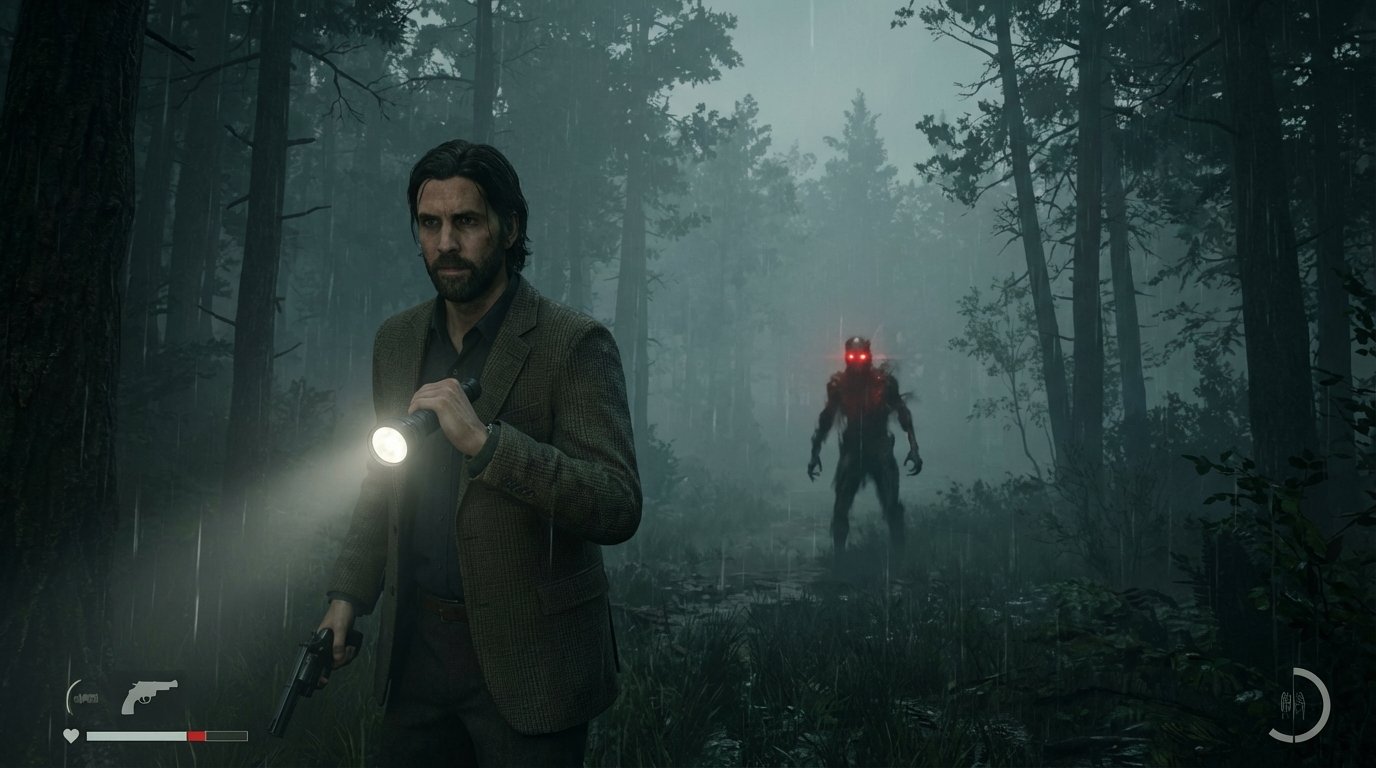Click the ammo bullet icons near the arc

pos(87,697)
